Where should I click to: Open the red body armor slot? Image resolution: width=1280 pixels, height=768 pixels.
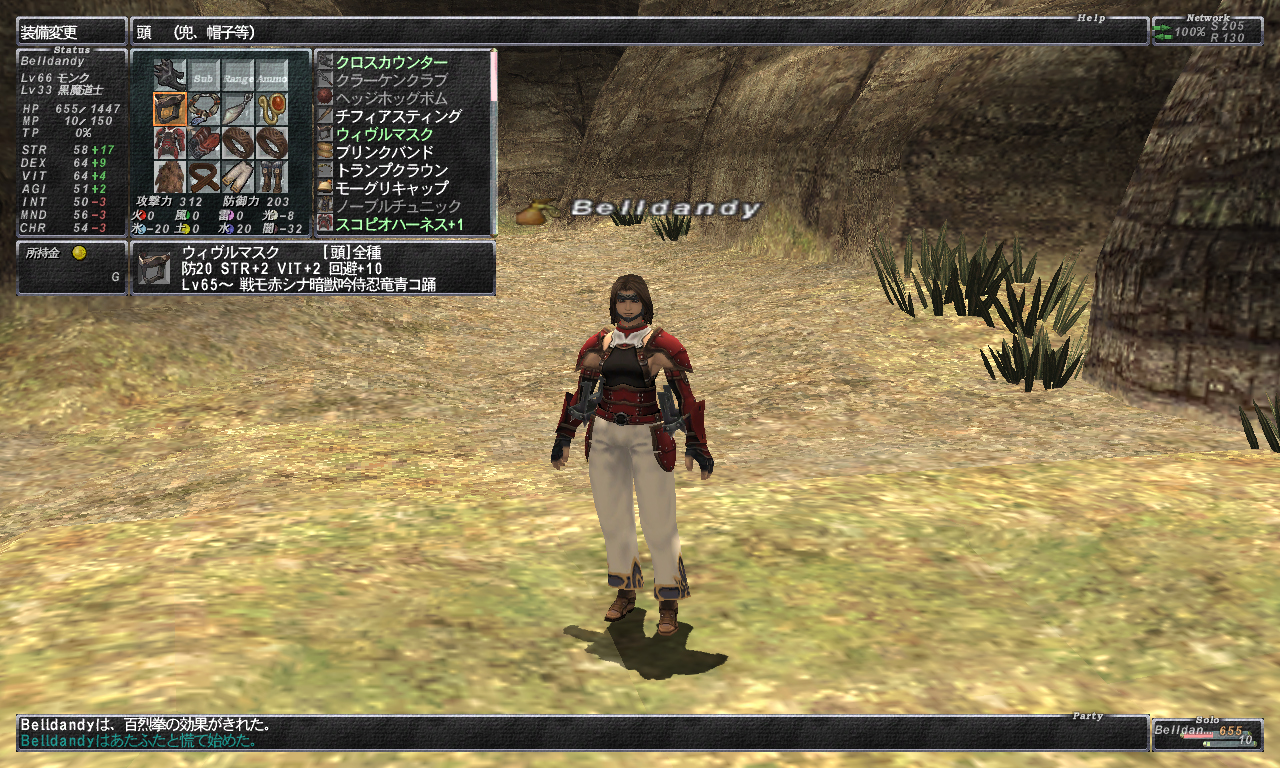tap(170, 142)
